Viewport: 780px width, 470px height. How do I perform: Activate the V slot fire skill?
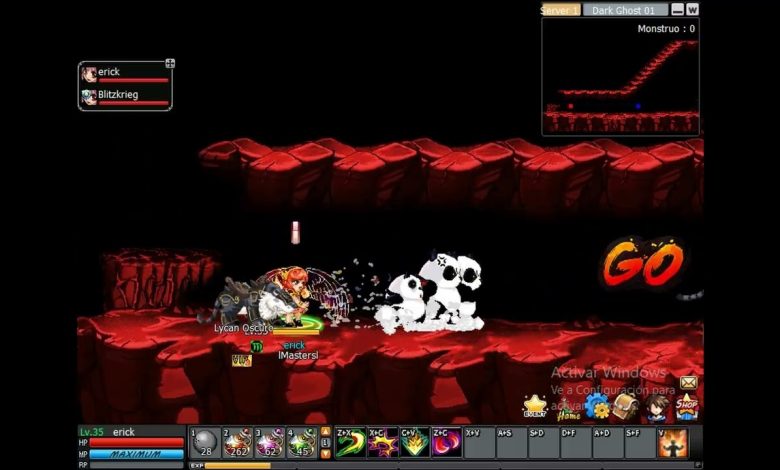673,443
